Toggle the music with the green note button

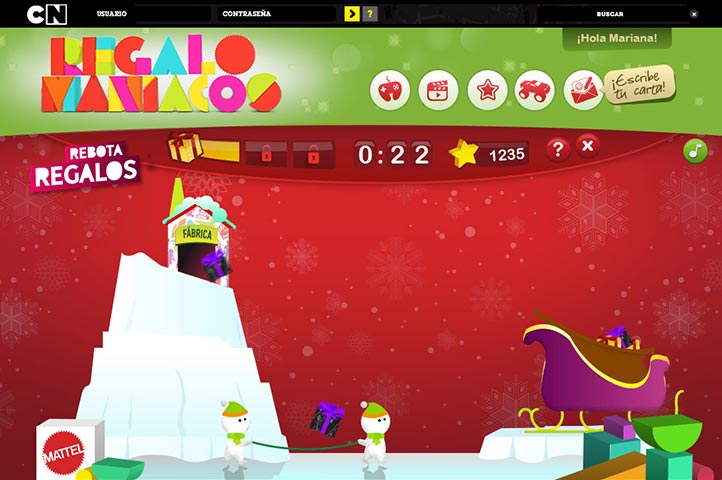pos(695,151)
